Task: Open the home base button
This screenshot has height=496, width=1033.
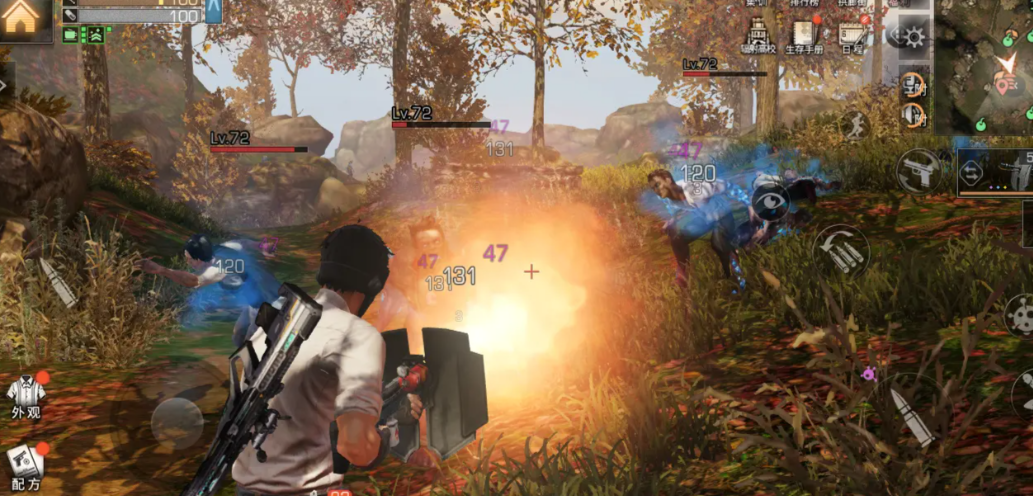Action: (x=22, y=18)
